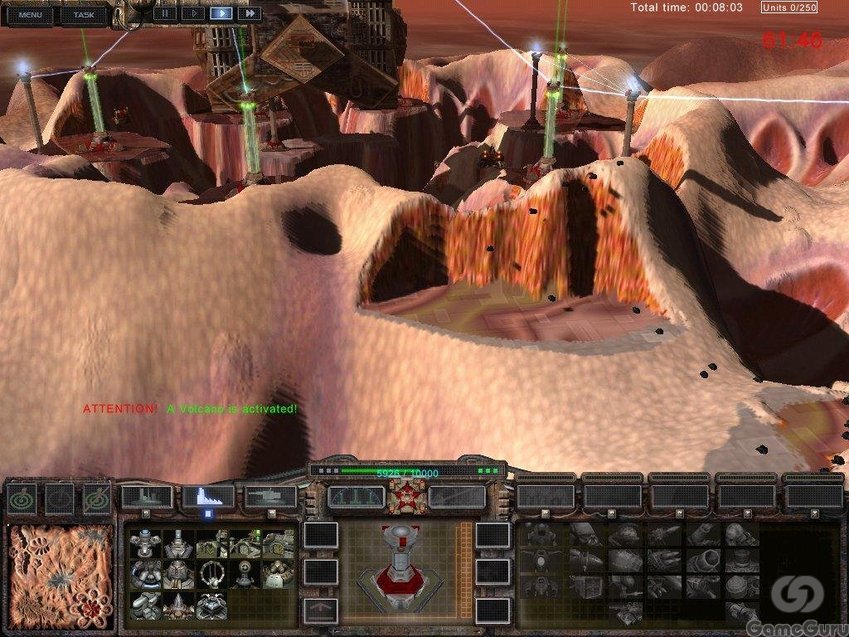Viewport: 849px width, 637px height.
Task: Select the highlighted buildings category tab
Action: (x=208, y=496)
